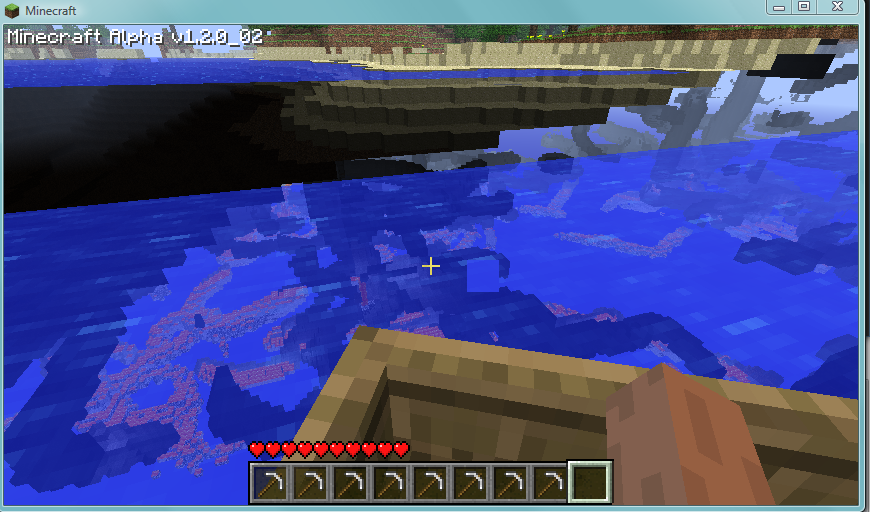Screen dimensions: 870x512
Task: Select the highlighted empty hotbar slot
Action: (x=589, y=482)
